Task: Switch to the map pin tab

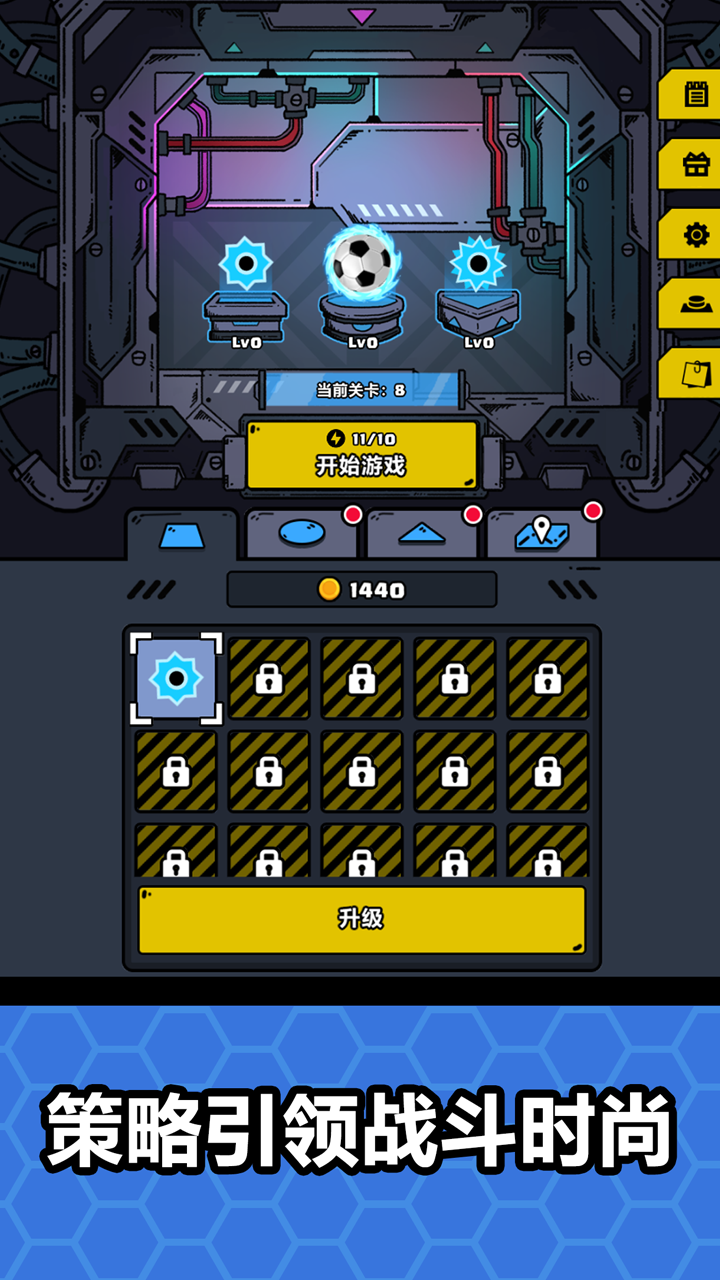Action: [x=541, y=534]
